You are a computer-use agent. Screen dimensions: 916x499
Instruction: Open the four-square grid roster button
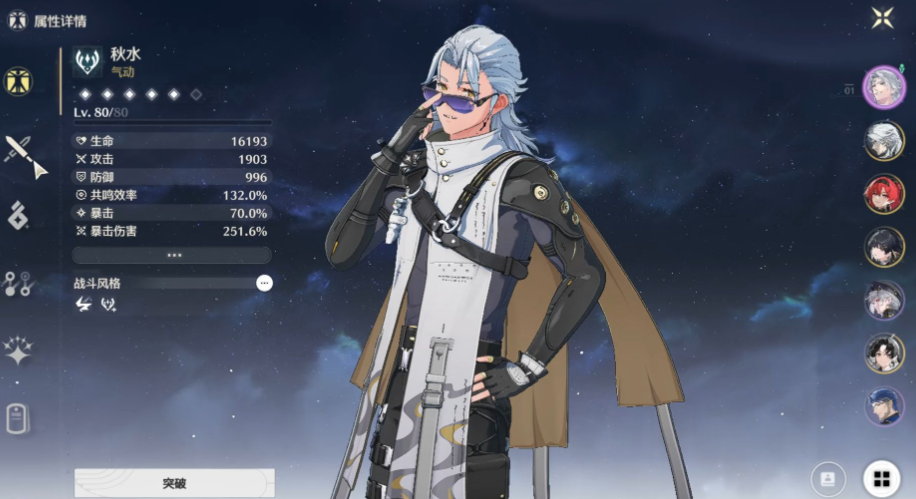[881, 479]
